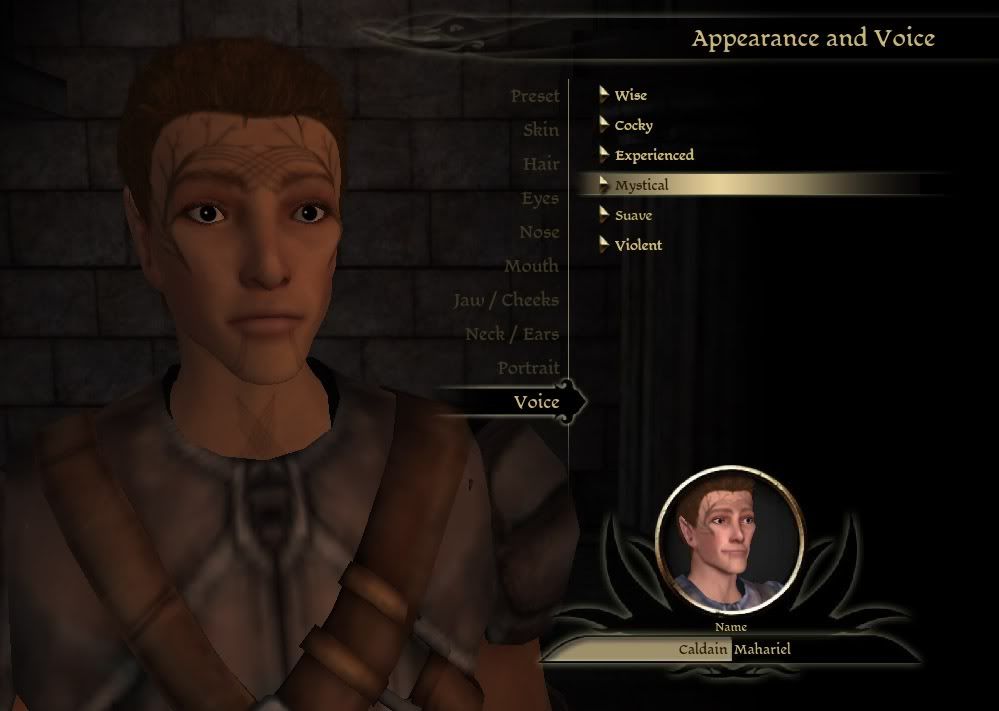The image size is (999, 711).
Task: Click the character name field
Action: [x=734, y=650]
